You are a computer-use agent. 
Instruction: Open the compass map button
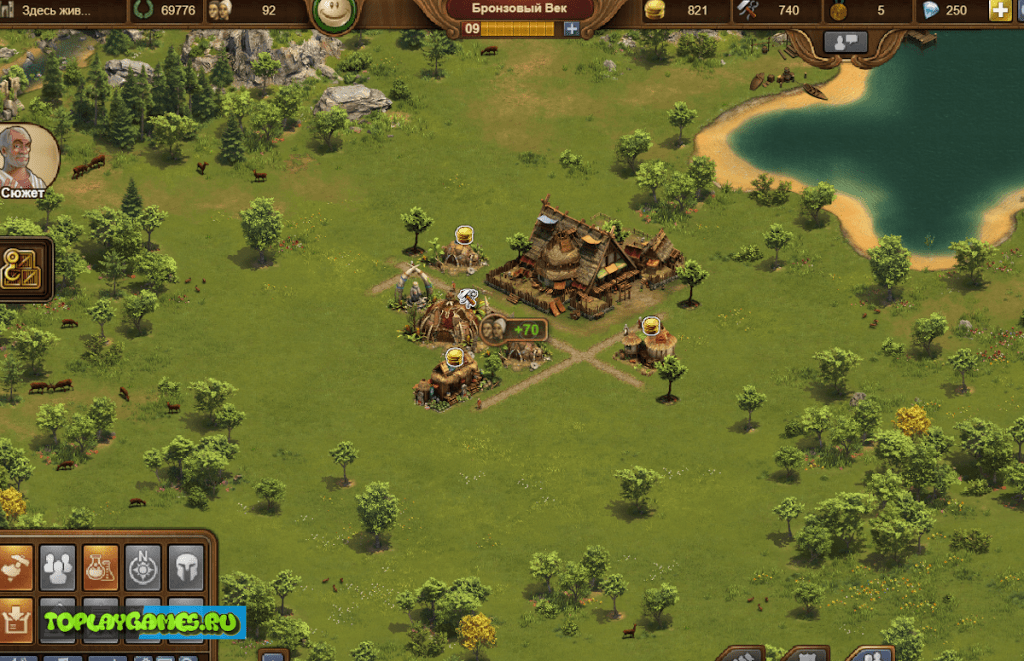click(x=143, y=567)
